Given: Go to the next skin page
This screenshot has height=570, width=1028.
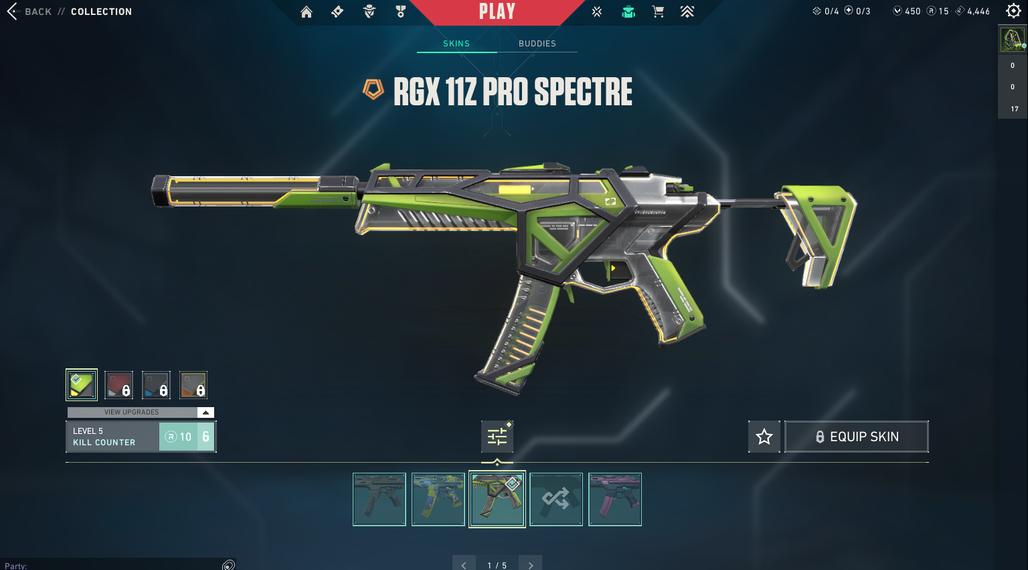Looking at the screenshot, I should tap(531, 564).
